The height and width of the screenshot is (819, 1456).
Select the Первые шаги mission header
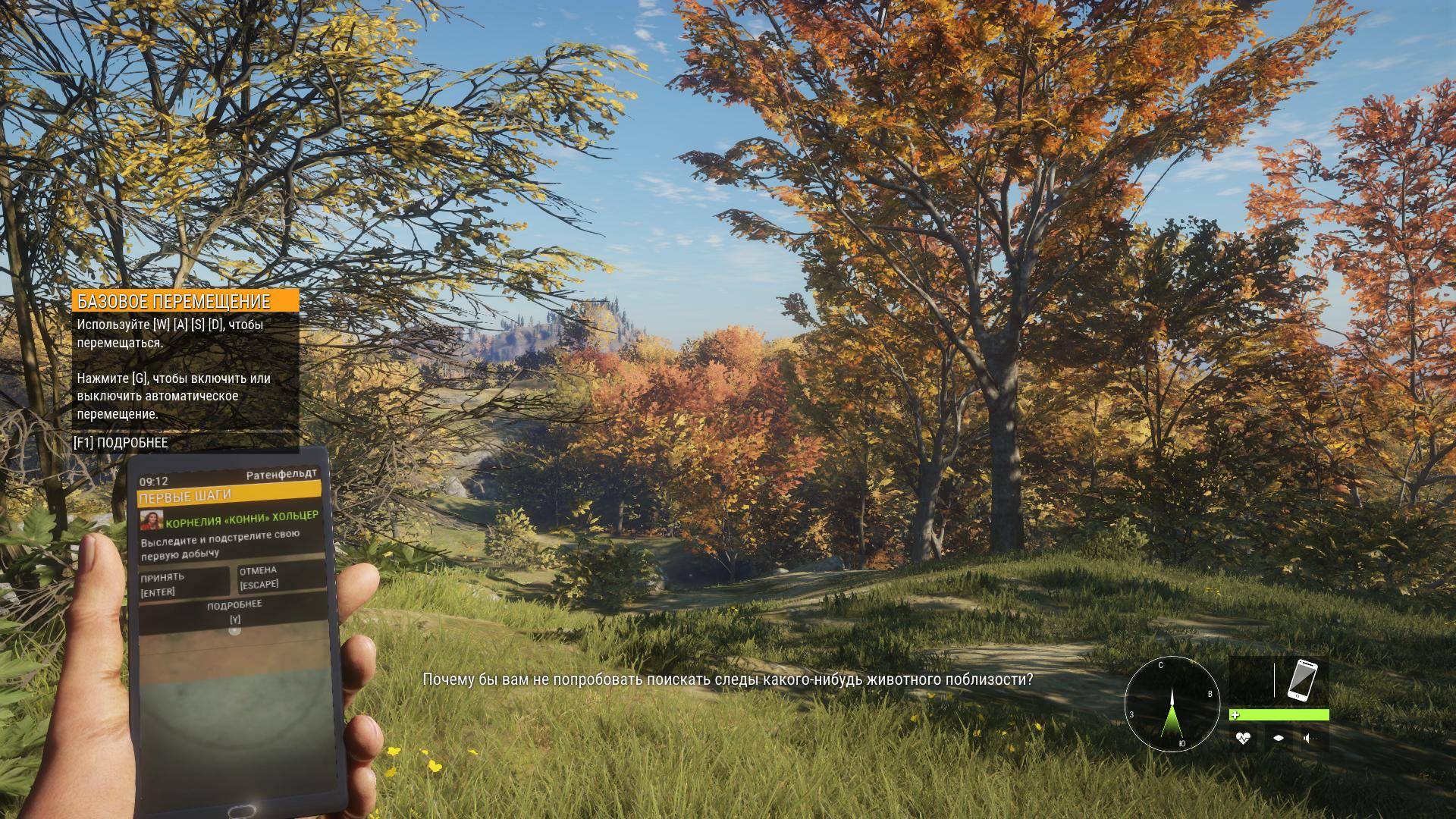228,494
